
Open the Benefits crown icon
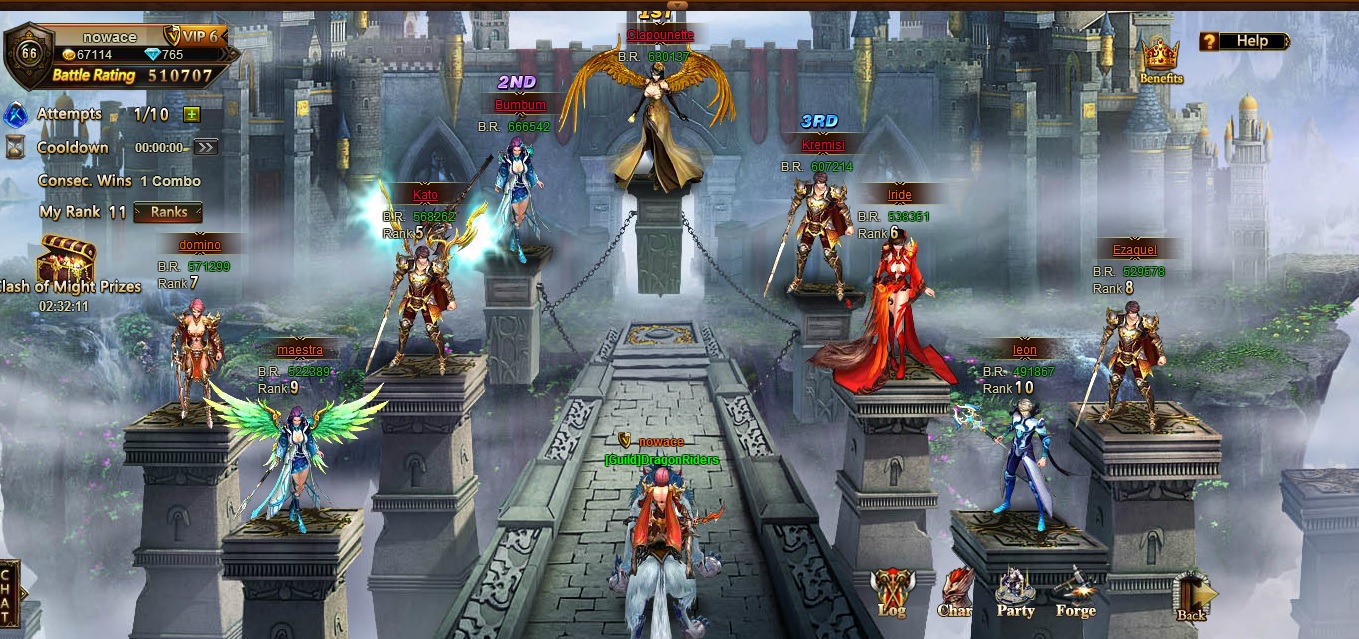(x=1160, y=59)
